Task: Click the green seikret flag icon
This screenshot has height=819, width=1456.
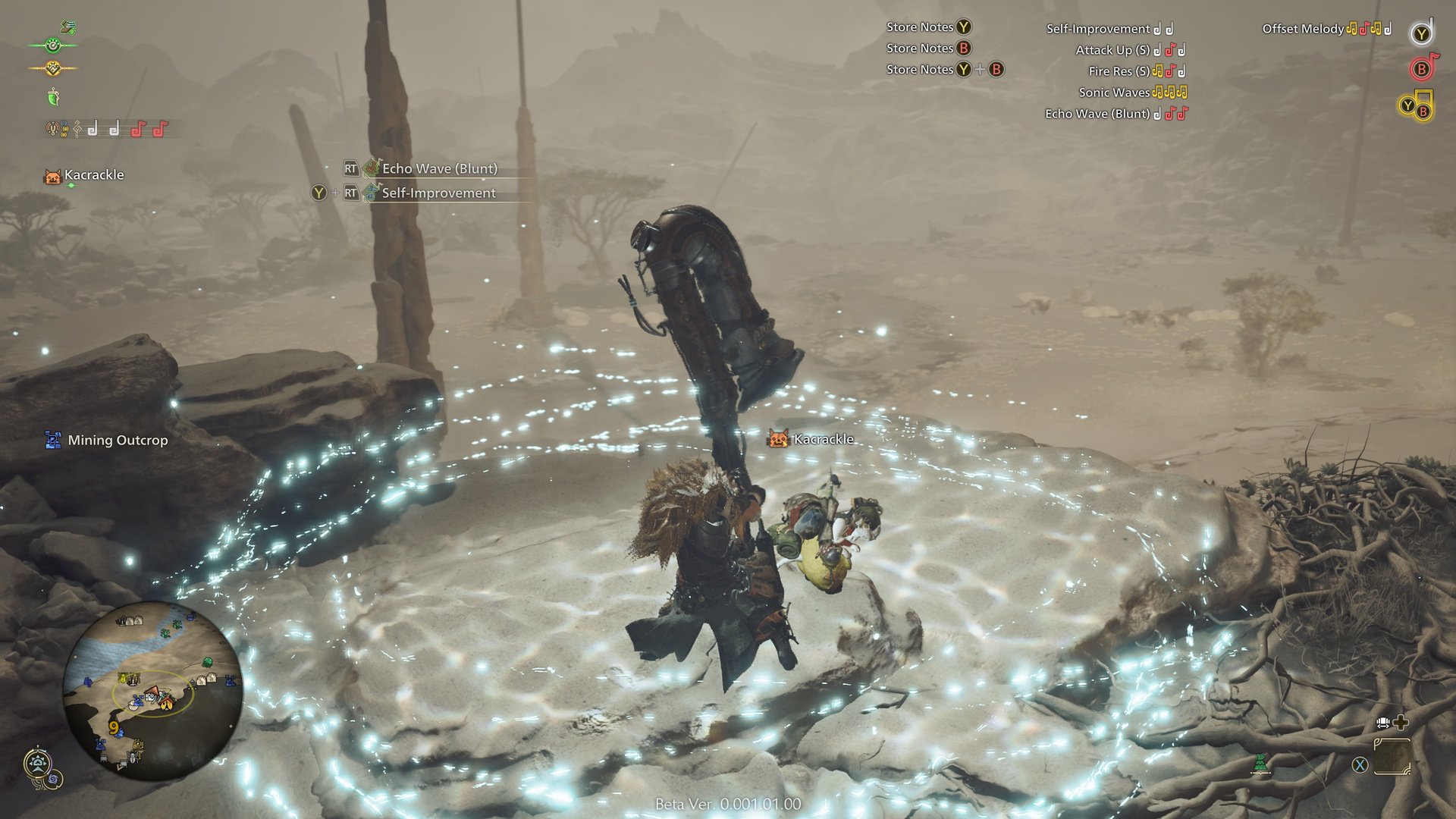Action: [x=1260, y=764]
